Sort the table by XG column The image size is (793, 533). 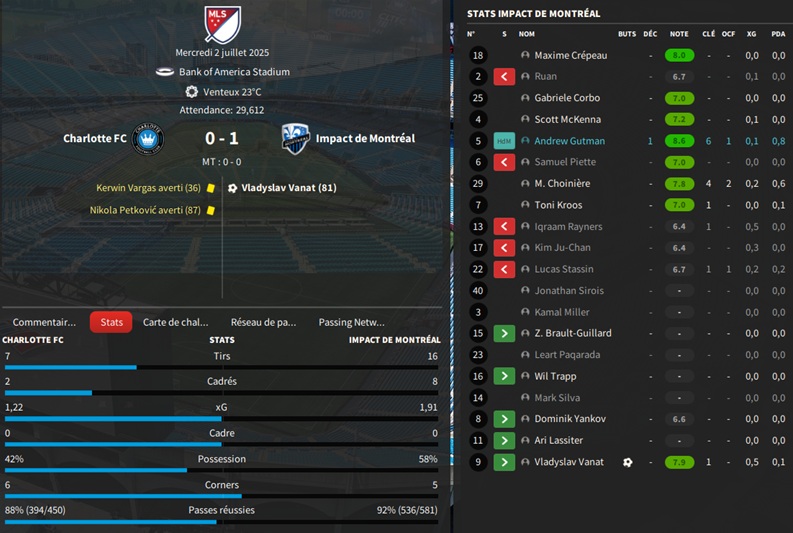pos(751,34)
